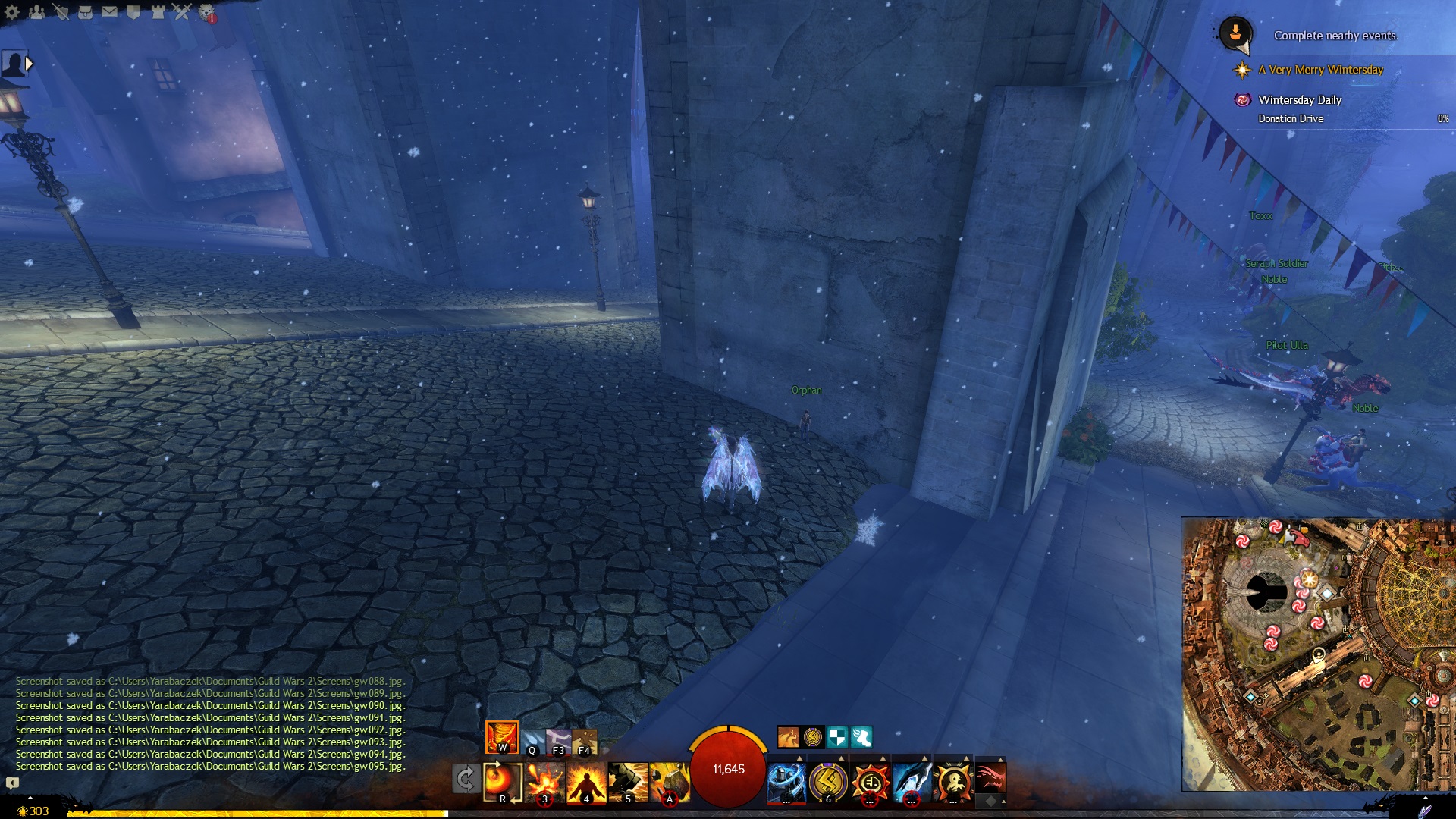
Task: Open the World vs World castle icon
Action: click(x=158, y=12)
